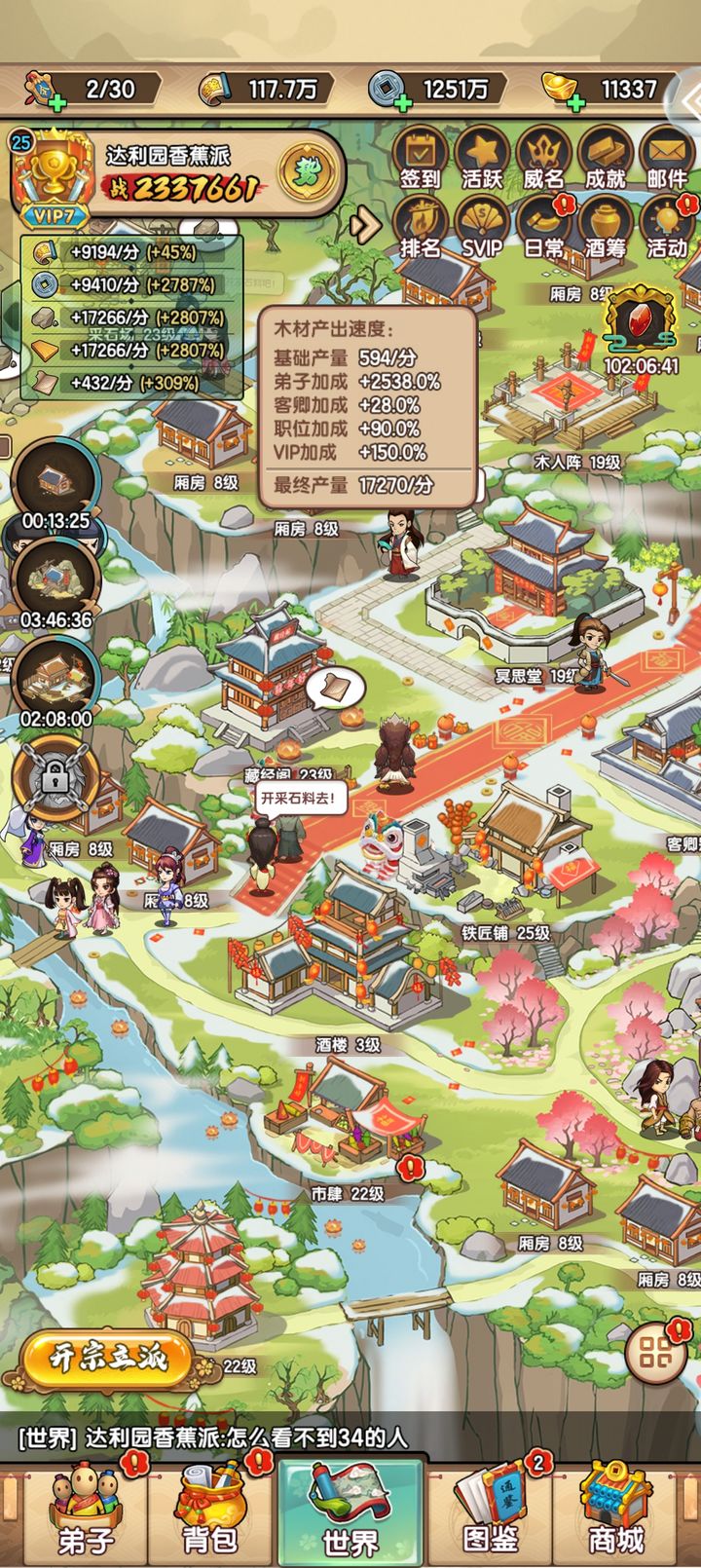Open the 活跃 activity icon
701x1568 pixels.
point(481,158)
